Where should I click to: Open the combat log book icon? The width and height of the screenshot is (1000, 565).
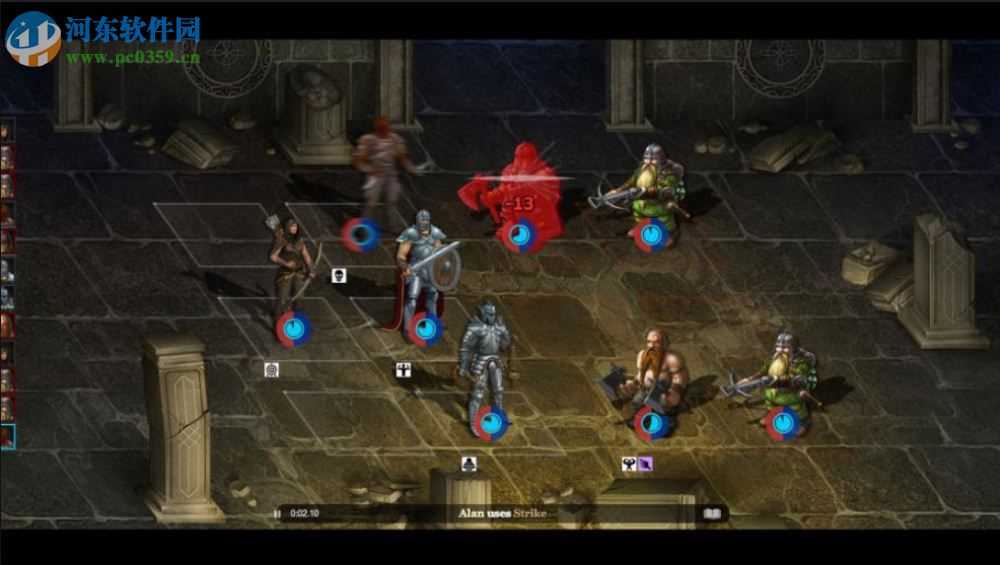(x=712, y=514)
